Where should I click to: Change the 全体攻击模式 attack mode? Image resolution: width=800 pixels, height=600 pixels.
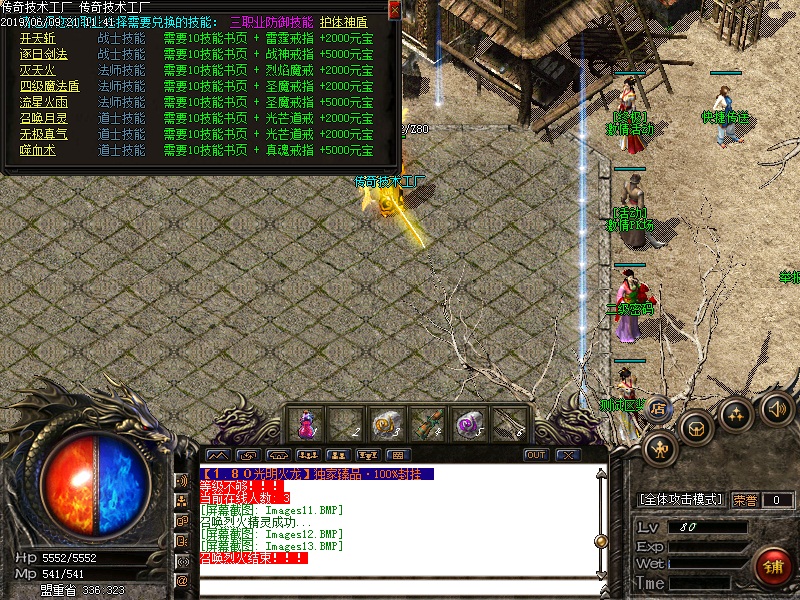pos(680,499)
